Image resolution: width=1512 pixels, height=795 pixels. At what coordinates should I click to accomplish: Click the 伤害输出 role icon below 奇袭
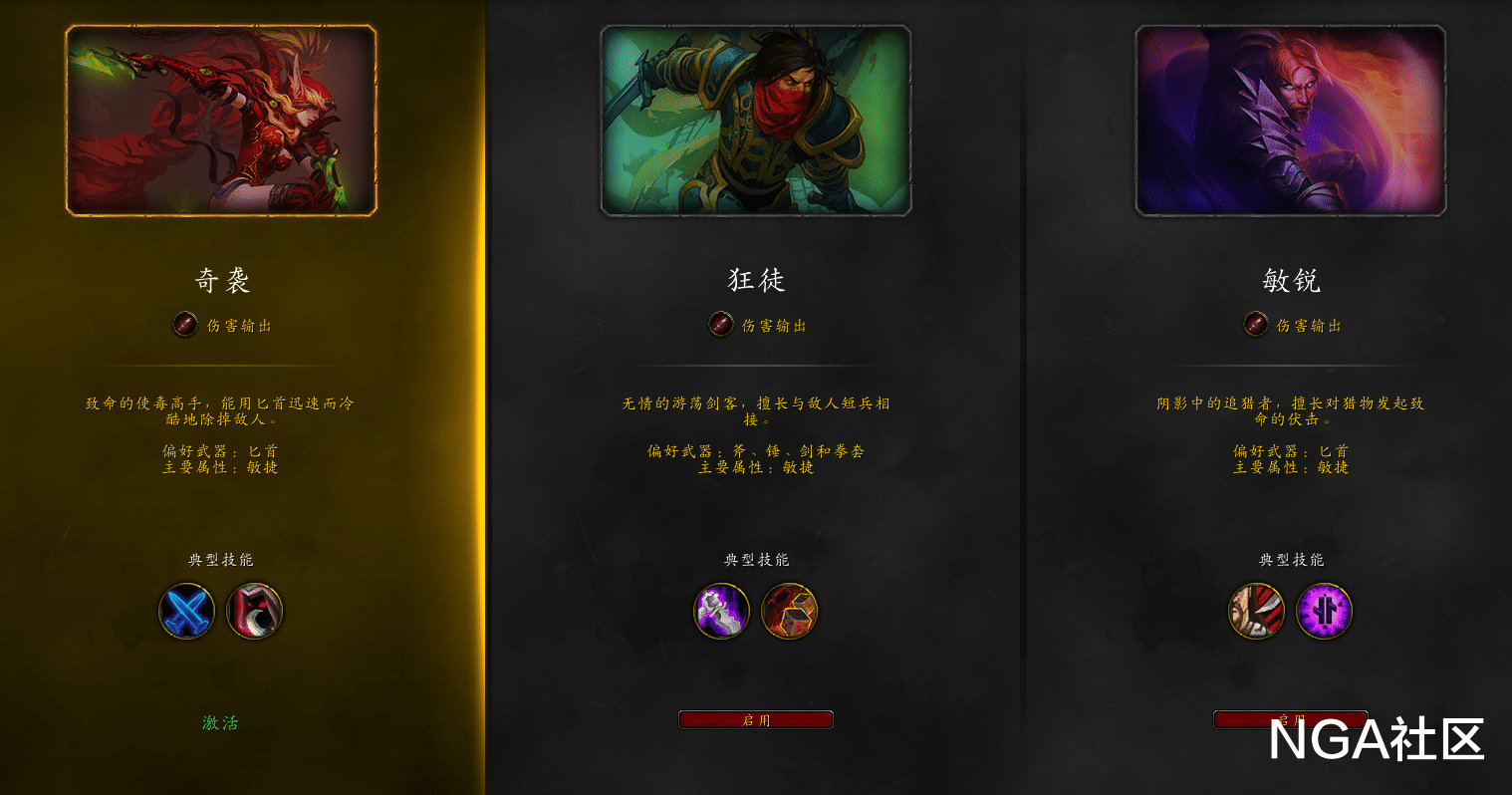pos(184,325)
